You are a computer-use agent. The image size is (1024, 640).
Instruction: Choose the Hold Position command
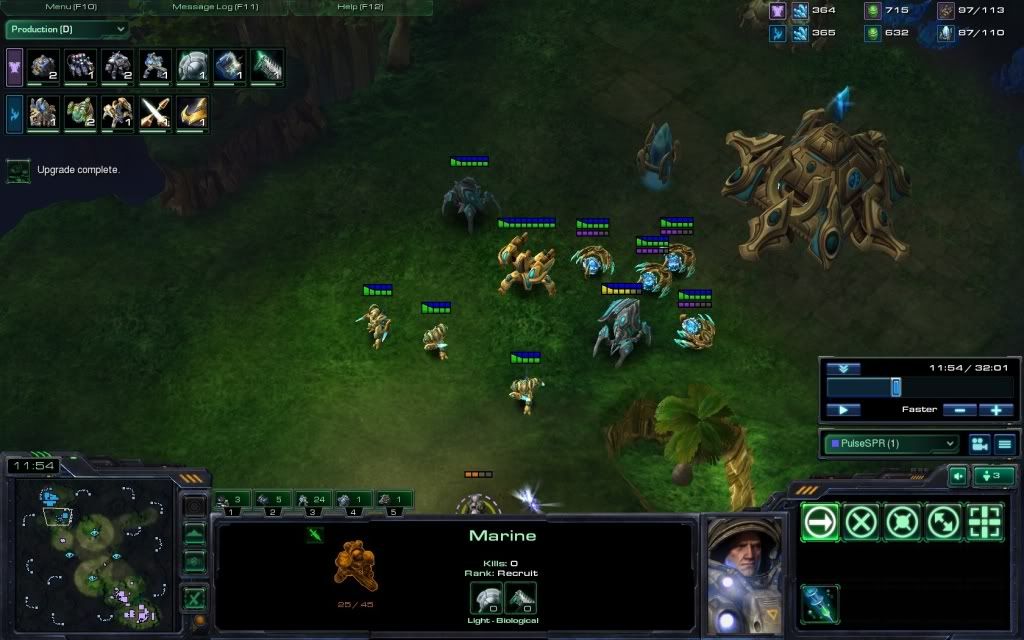click(x=902, y=521)
